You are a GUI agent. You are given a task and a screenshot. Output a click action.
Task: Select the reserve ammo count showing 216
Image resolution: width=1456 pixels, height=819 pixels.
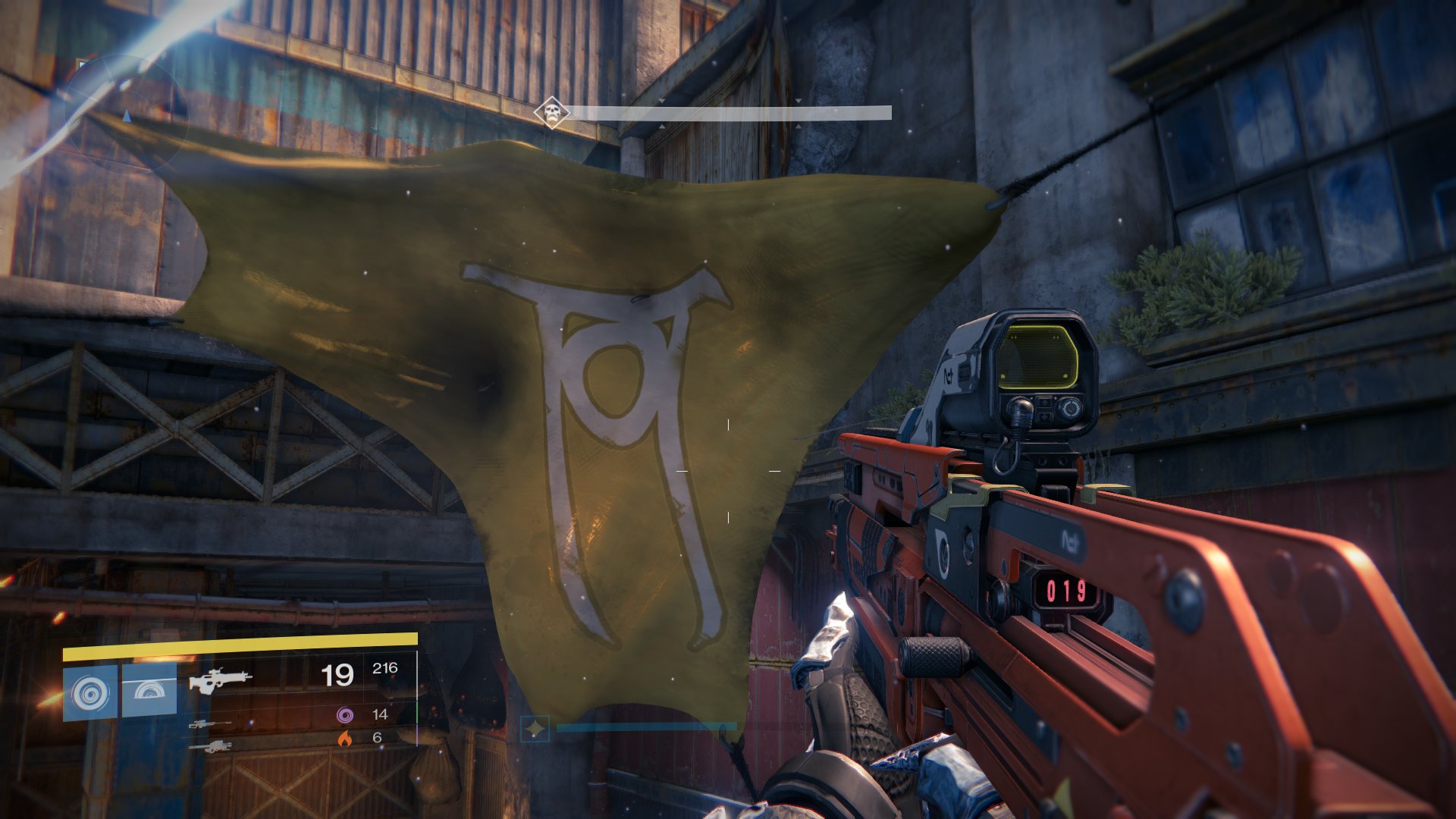(x=385, y=667)
